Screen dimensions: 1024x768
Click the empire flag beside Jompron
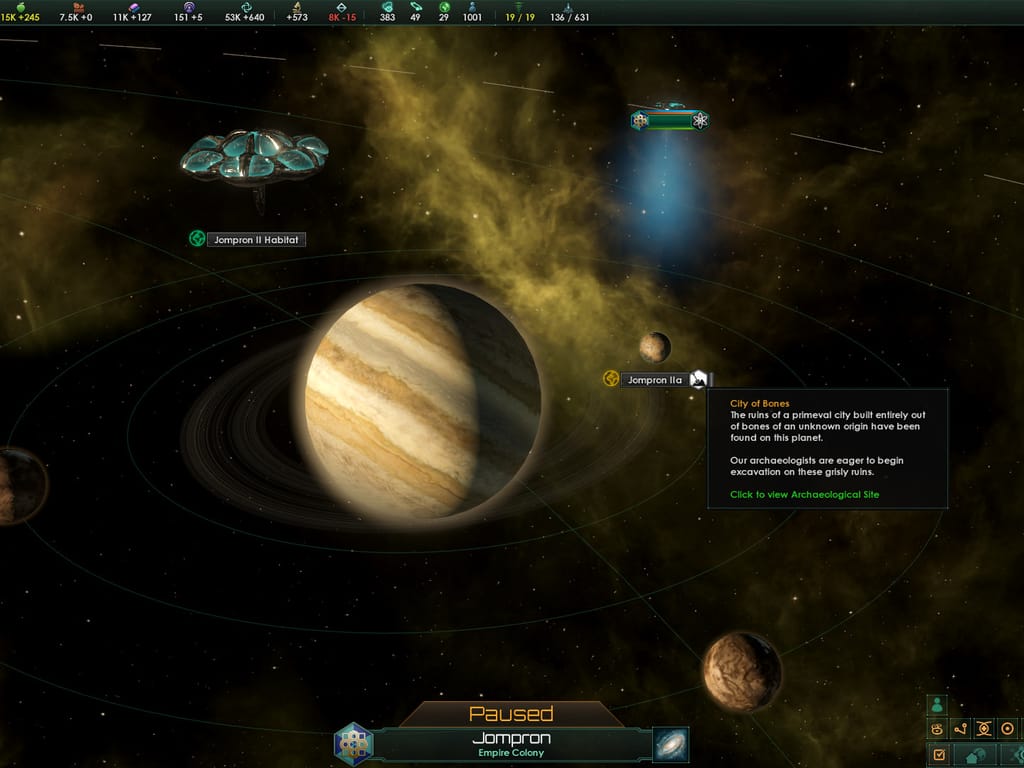click(x=353, y=744)
